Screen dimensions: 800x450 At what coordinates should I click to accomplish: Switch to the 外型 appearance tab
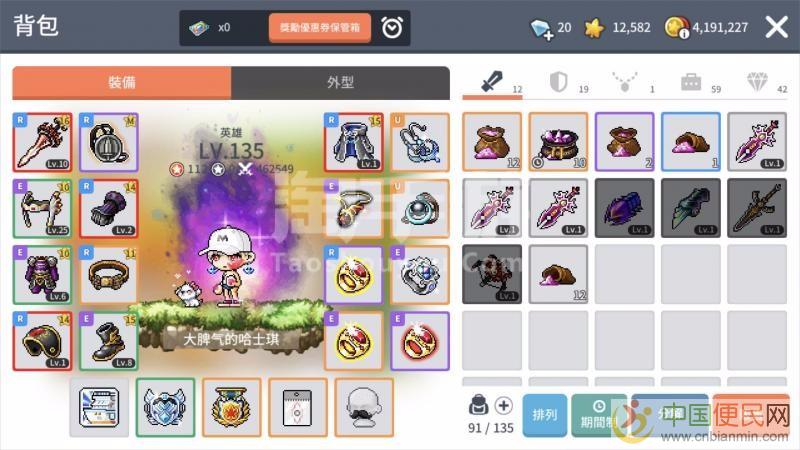tap(340, 83)
